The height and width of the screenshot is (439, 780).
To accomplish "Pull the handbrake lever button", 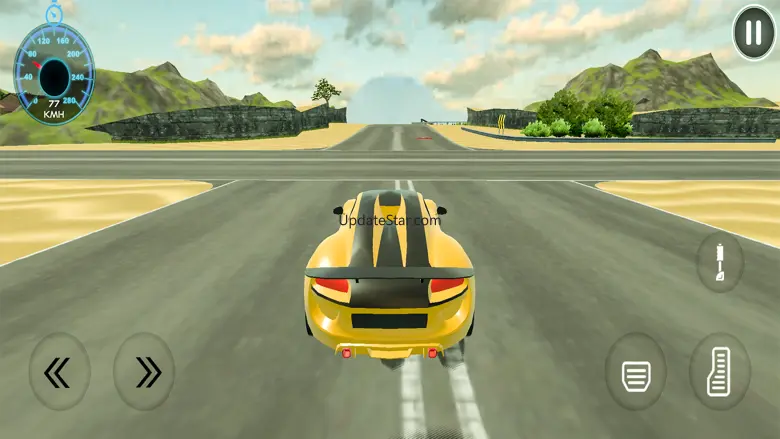I will (x=719, y=263).
